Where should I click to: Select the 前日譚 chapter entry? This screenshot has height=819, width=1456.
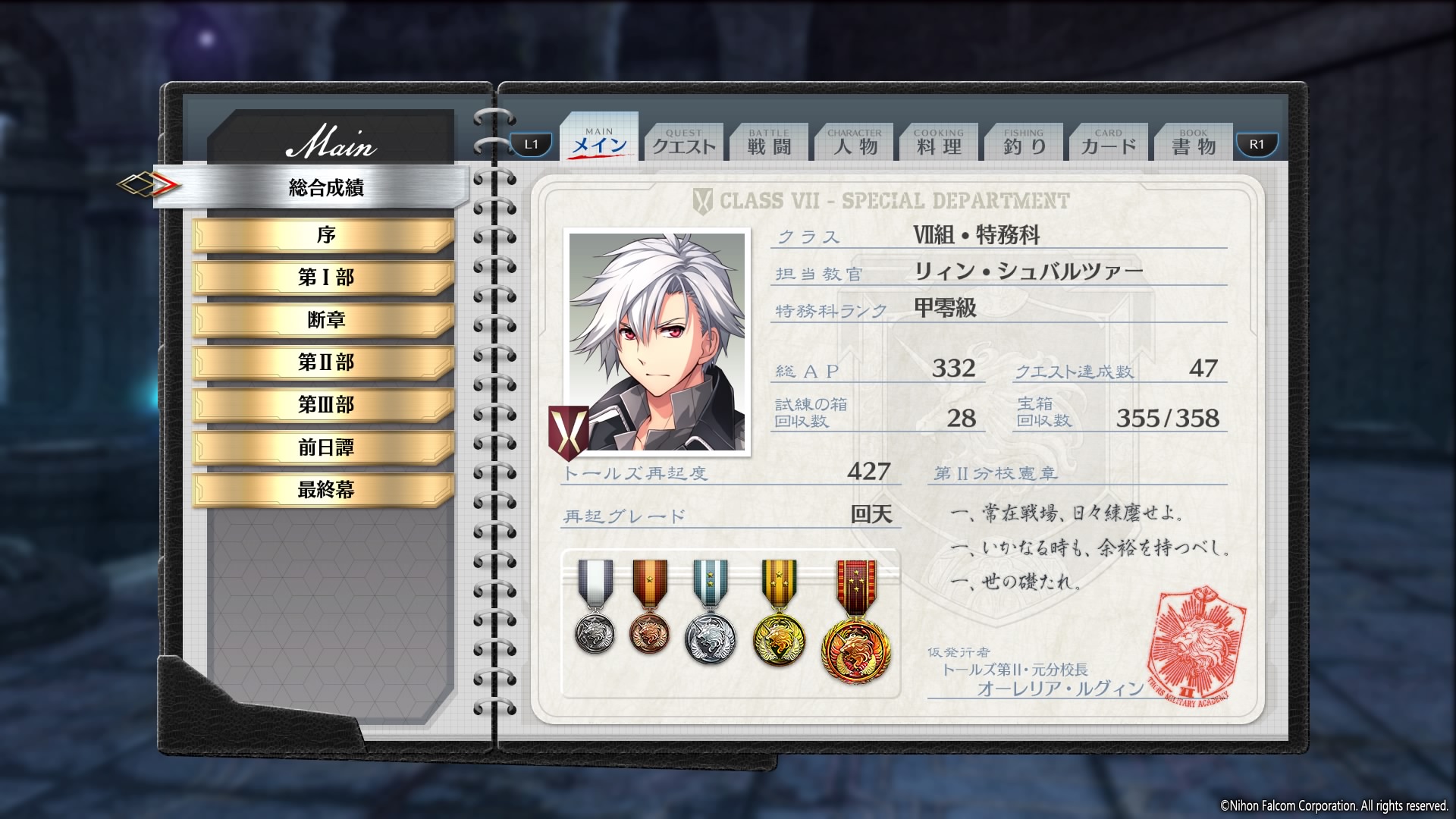[x=325, y=447]
